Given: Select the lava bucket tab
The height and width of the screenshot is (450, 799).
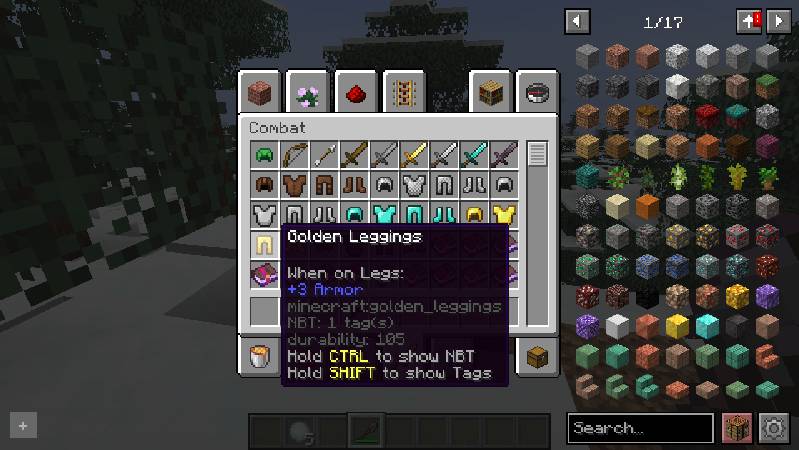Looking at the screenshot, I should [261, 356].
